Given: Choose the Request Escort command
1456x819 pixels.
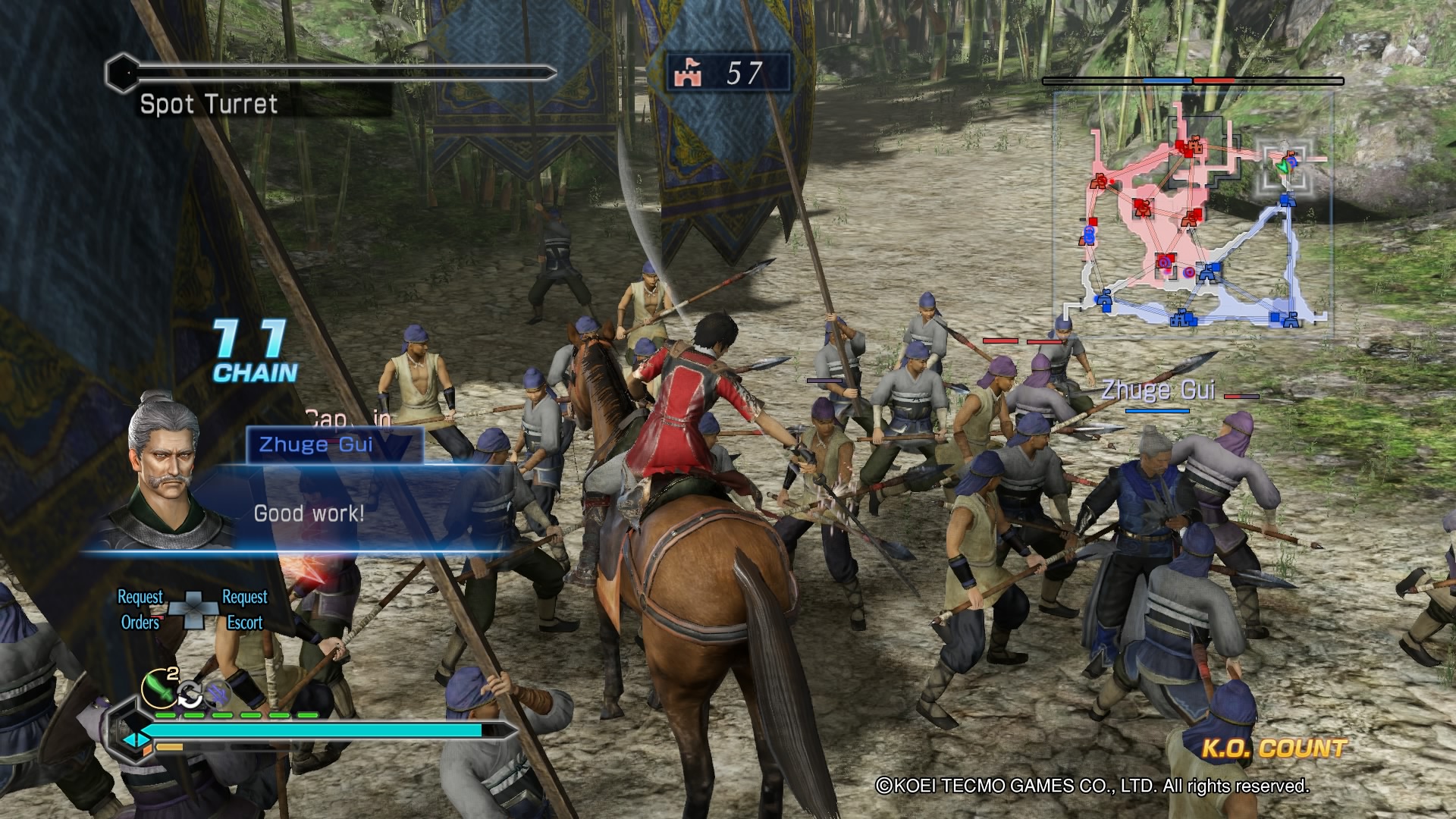Looking at the screenshot, I should 244,610.
